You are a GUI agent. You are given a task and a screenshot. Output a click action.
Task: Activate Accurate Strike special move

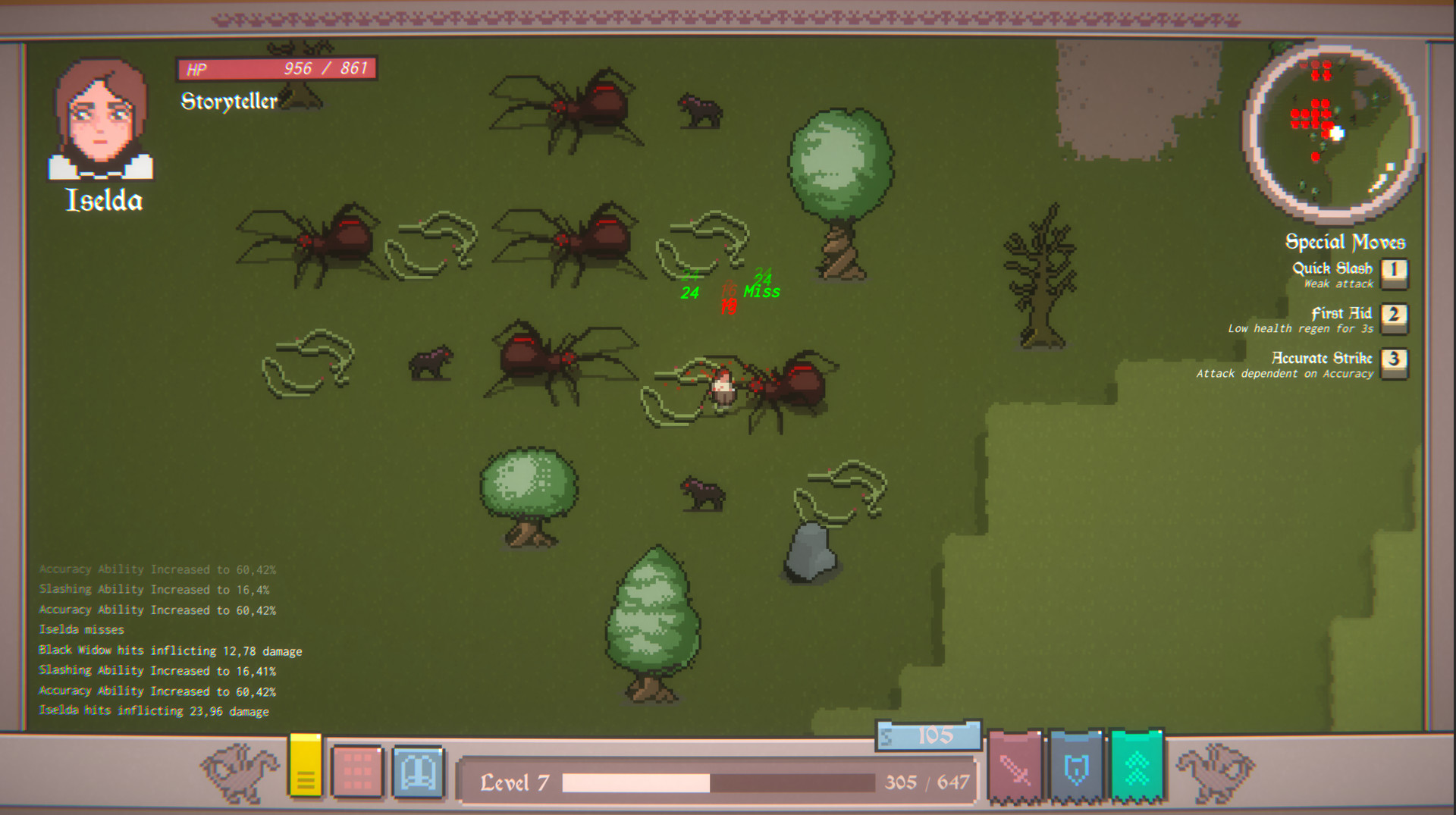click(1394, 362)
